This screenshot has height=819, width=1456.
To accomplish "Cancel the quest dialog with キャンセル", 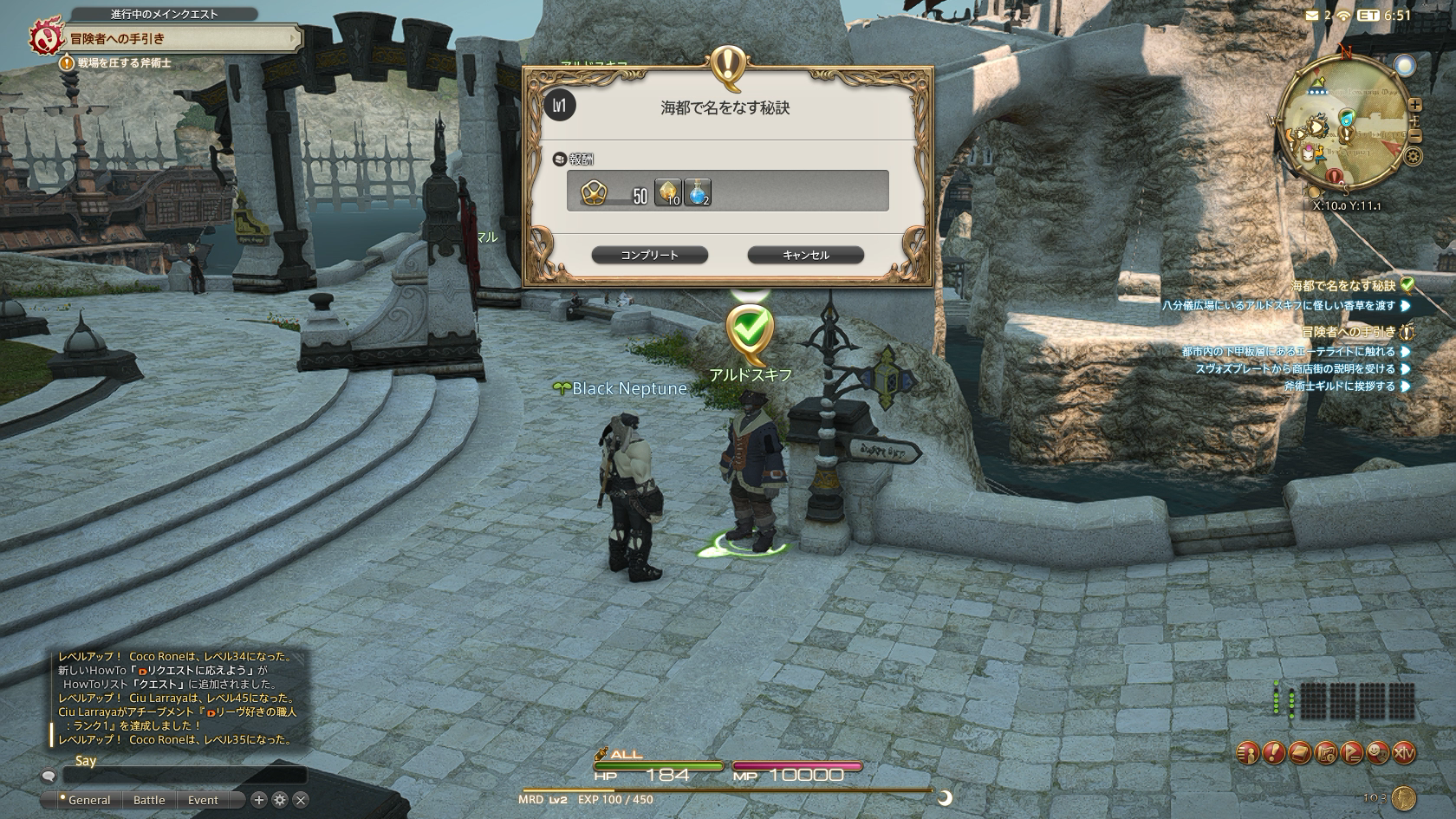I will tap(805, 255).
